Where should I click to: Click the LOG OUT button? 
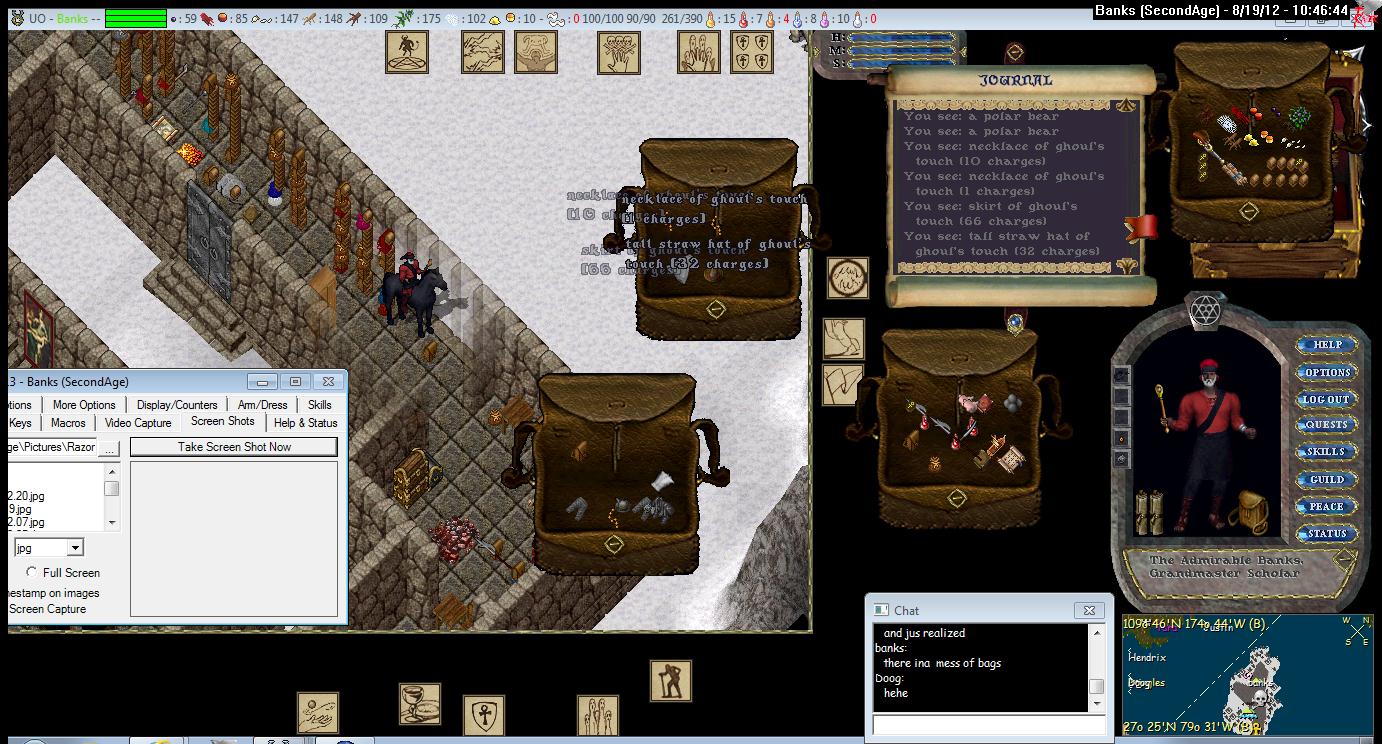pyautogui.click(x=1326, y=399)
